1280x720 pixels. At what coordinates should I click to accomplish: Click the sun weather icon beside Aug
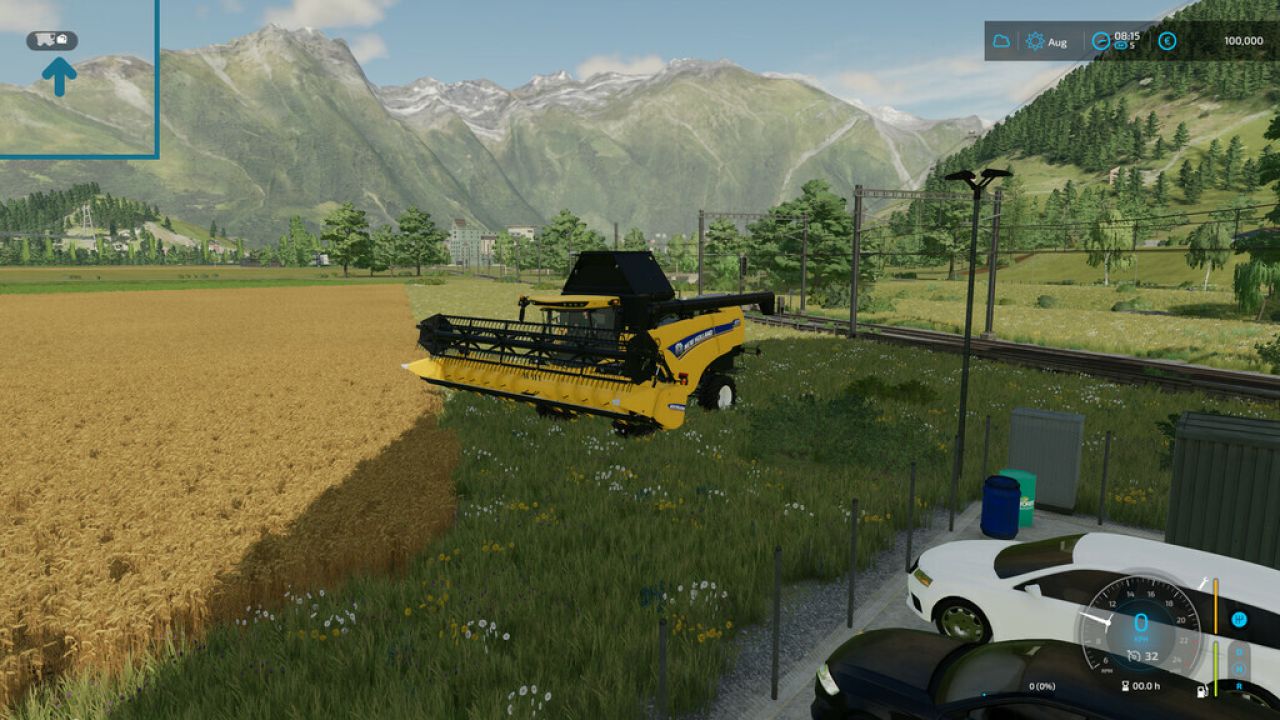1035,42
